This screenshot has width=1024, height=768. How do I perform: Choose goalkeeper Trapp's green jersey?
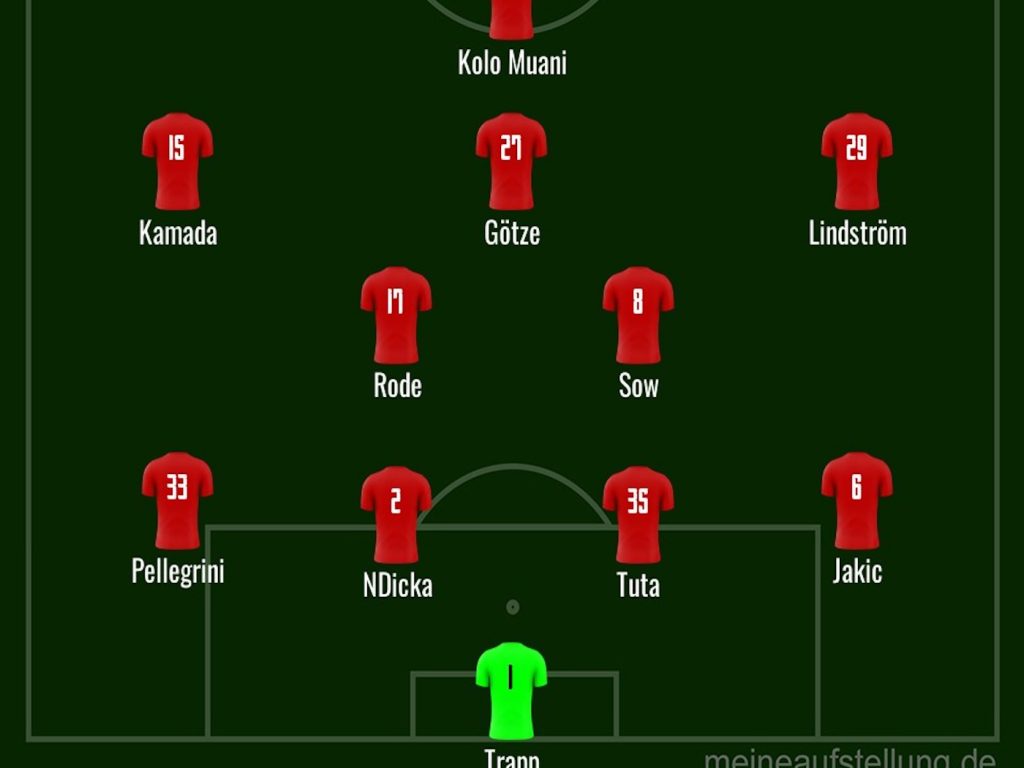point(511,690)
